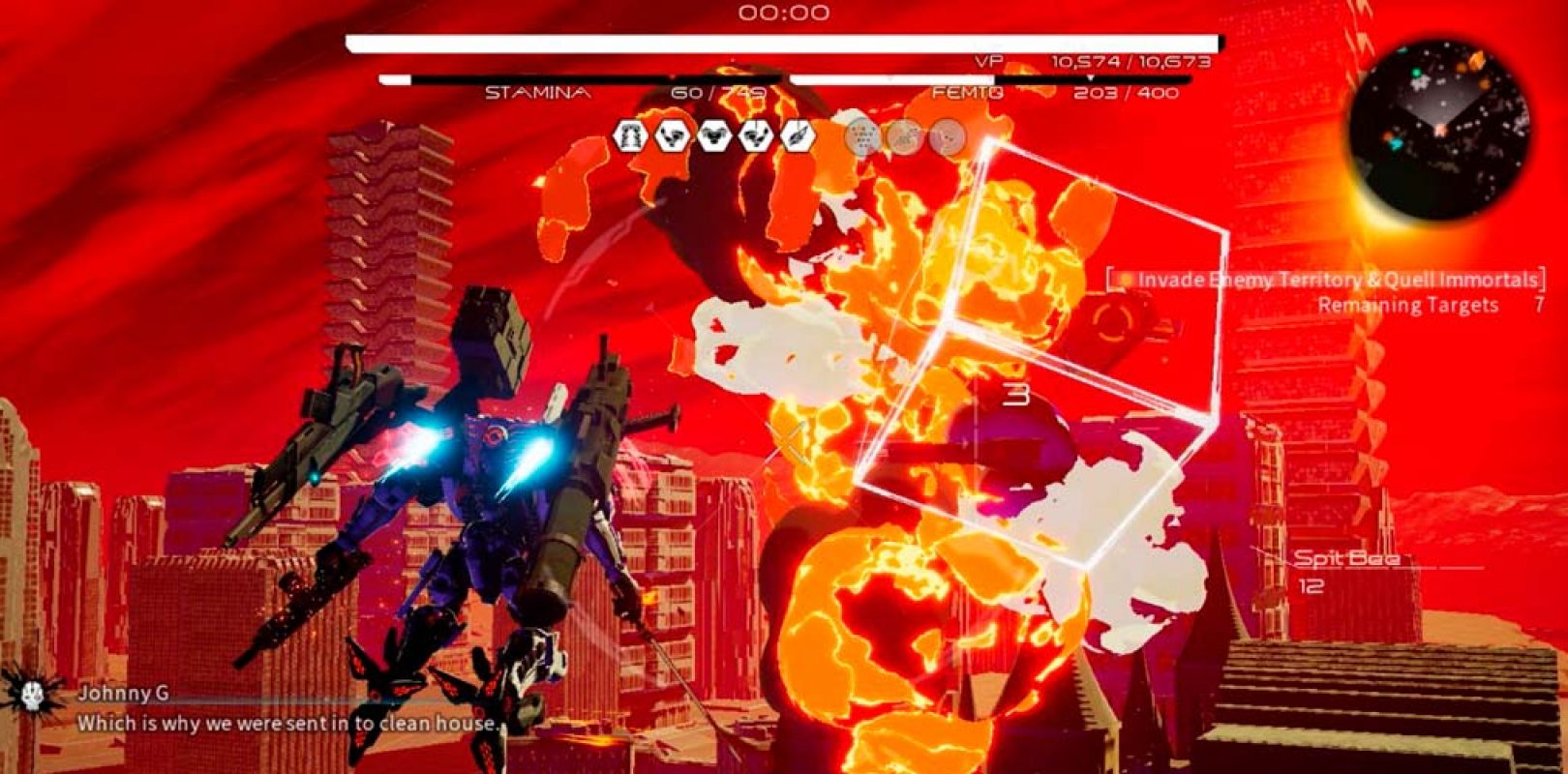
Task: Click Johnny G's skull speaker portrait
Action: [x=32, y=693]
